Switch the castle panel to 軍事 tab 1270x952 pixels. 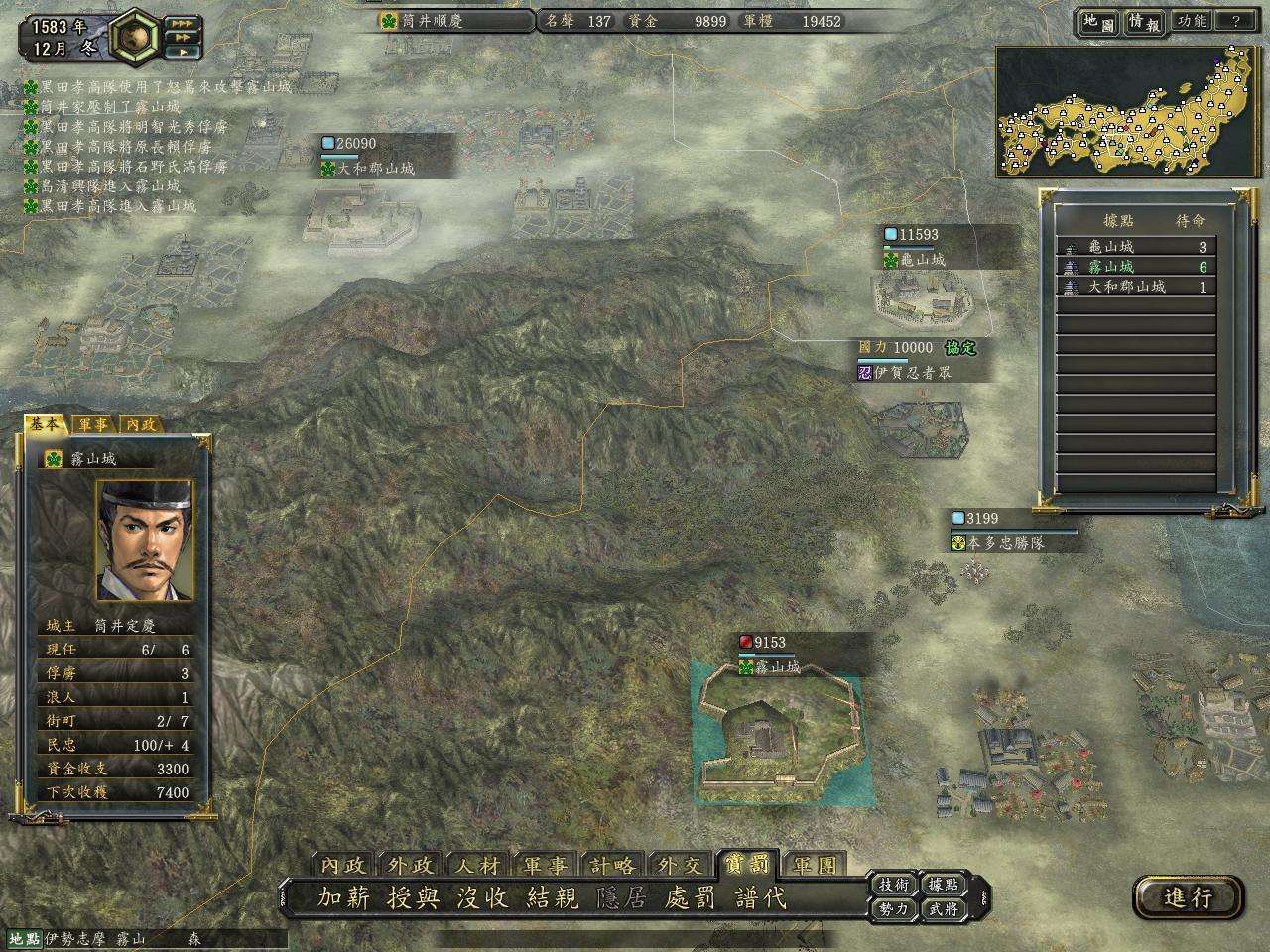(x=94, y=424)
